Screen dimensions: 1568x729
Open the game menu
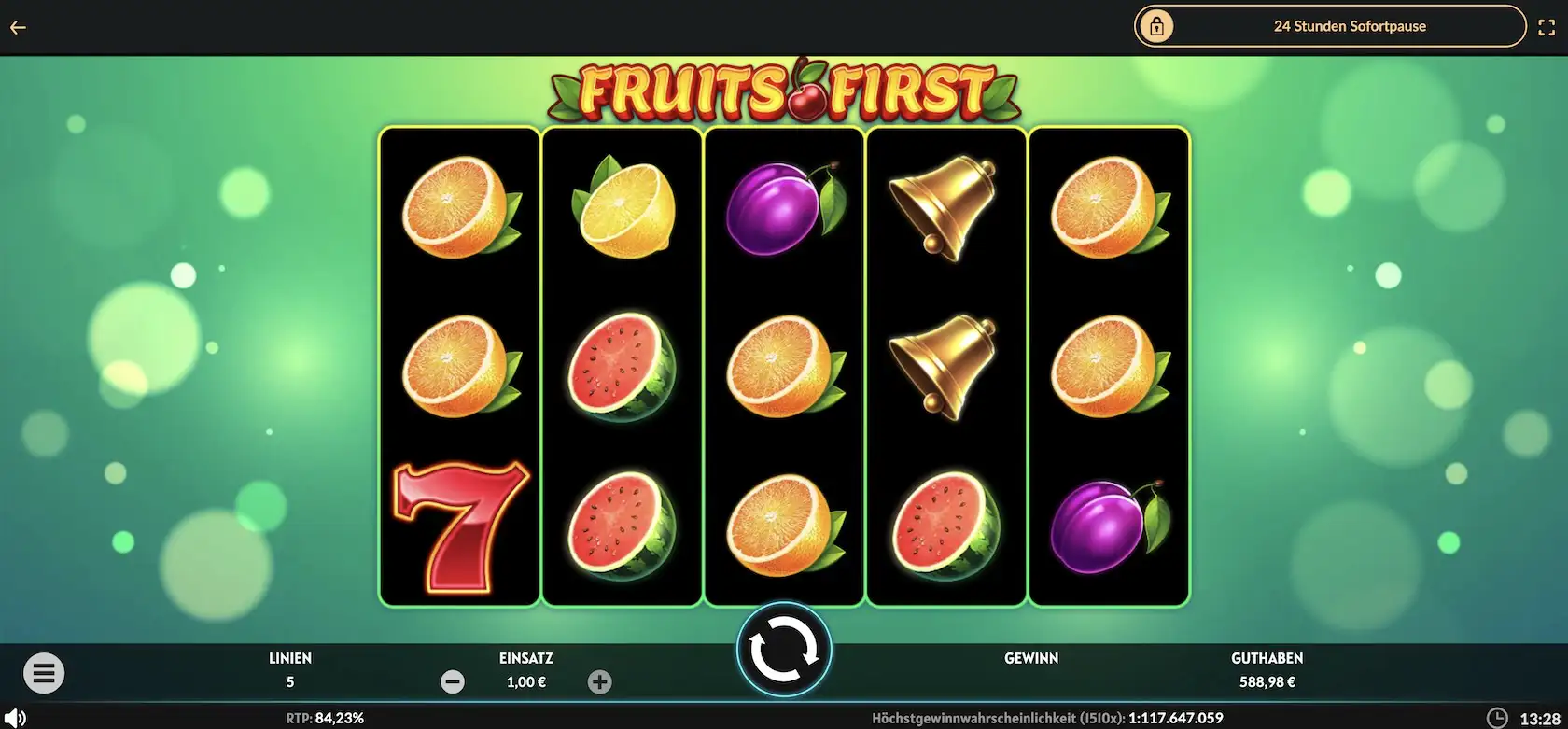(x=44, y=672)
